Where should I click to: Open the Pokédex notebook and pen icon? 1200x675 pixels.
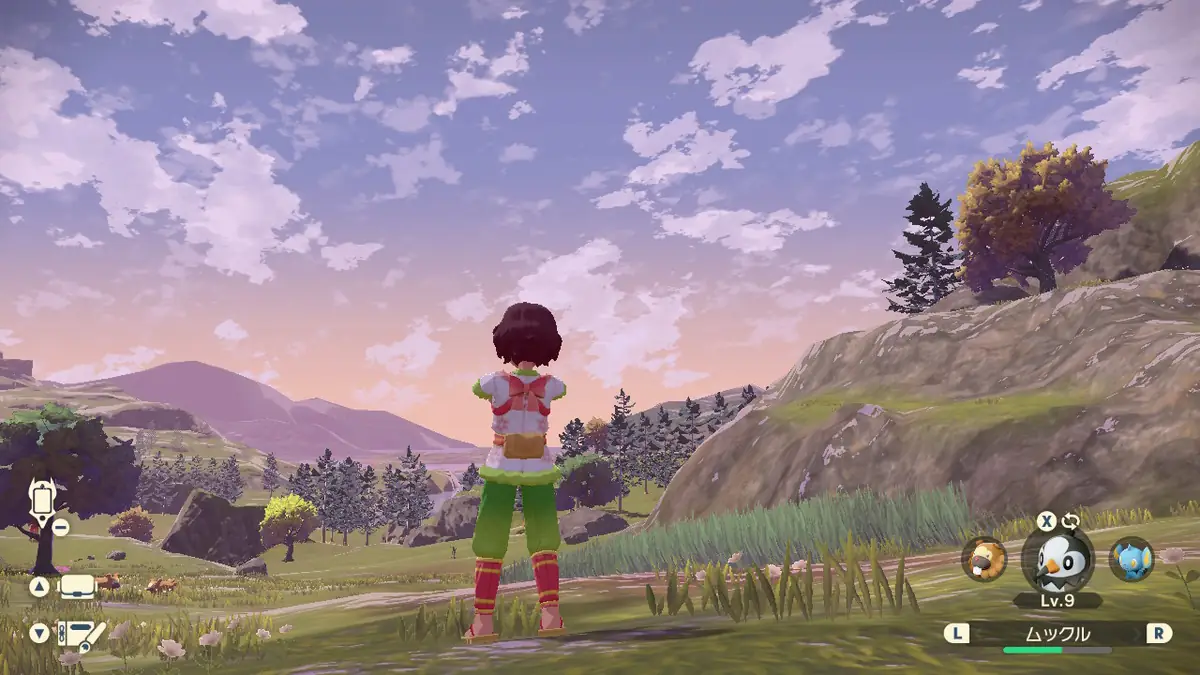pos(80,633)
